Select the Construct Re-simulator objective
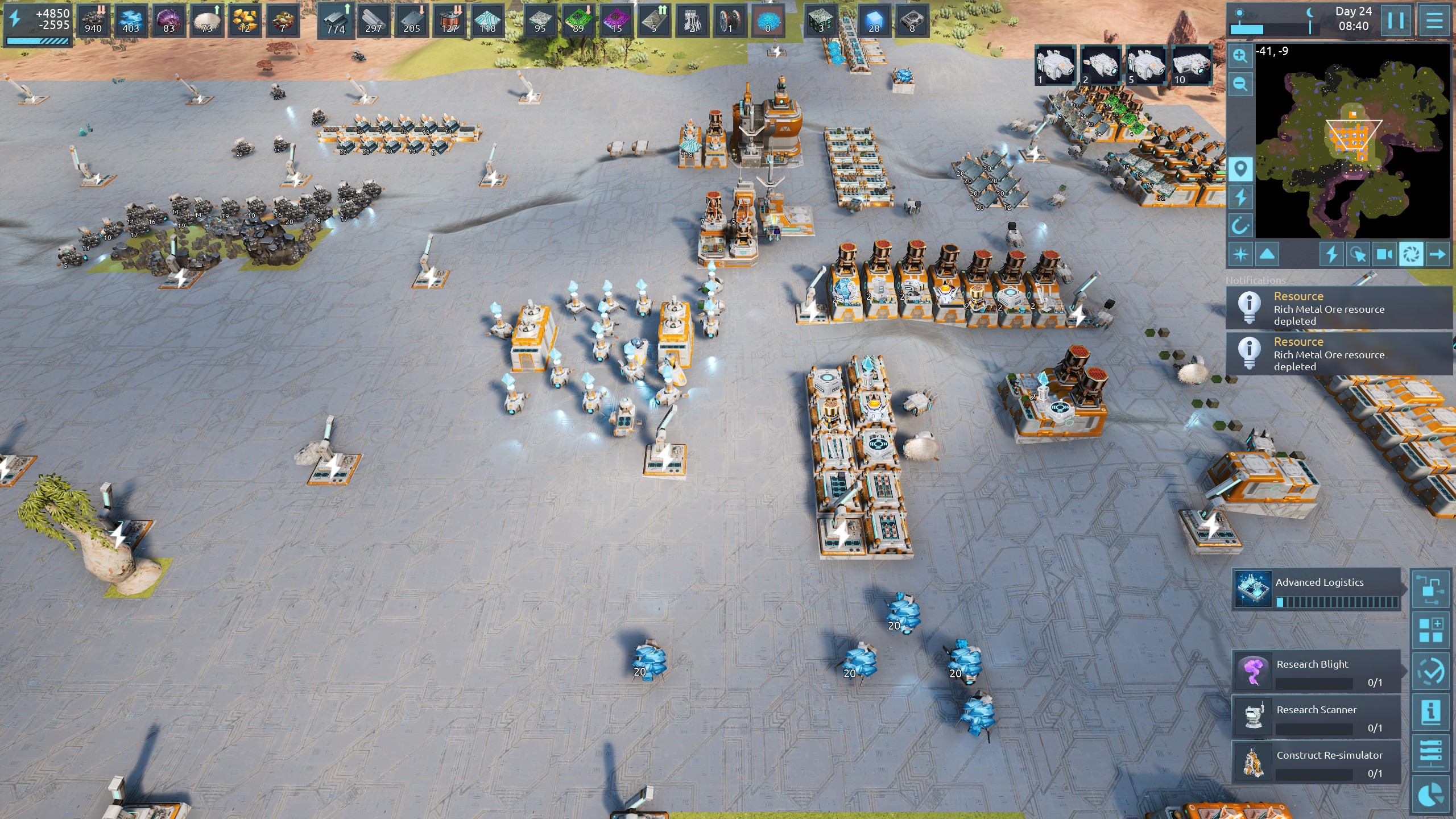Image resolution: width=1456 pixels, height=819 pixels. coord(1316,762)
